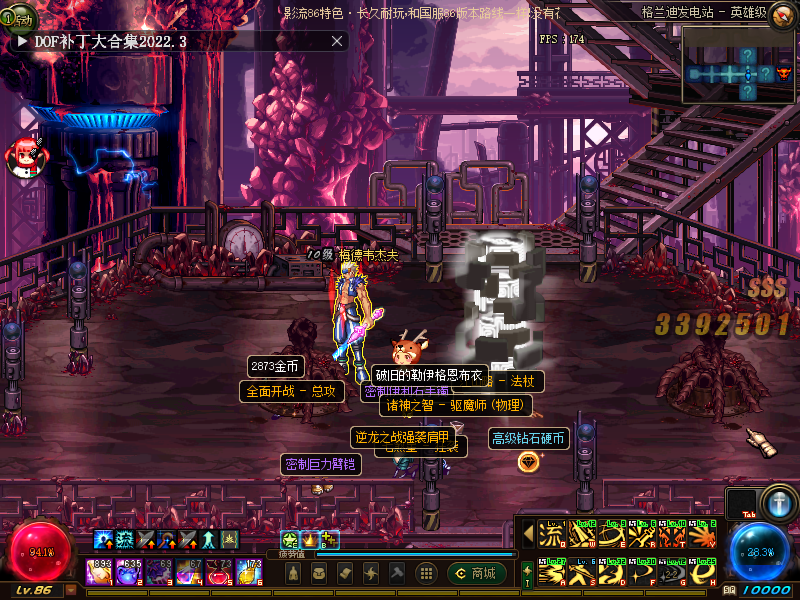
Task: Click the small red arrow beside Lv.86
Action: (70, 590)
